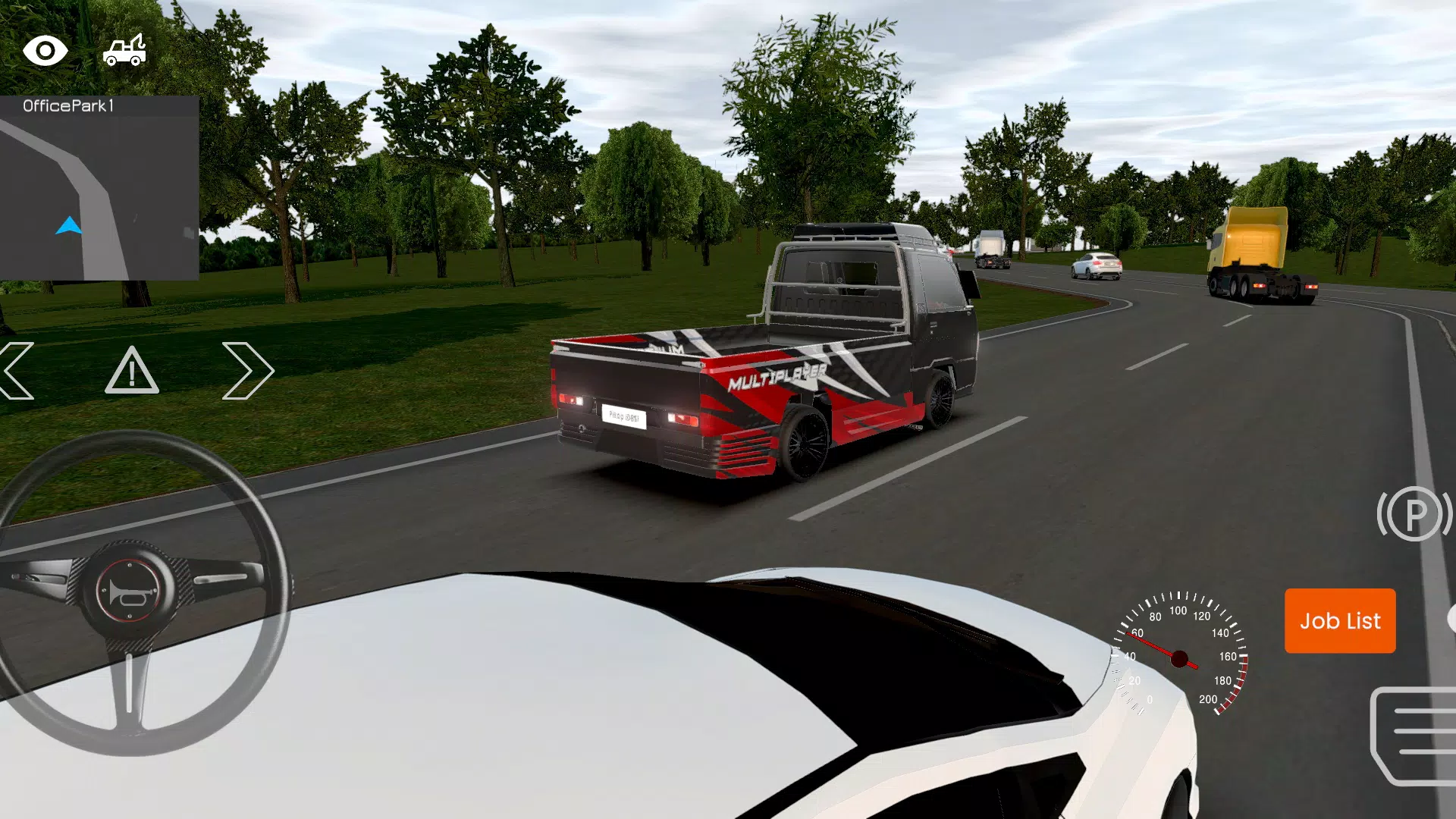
Task: Enable the right turn signal
Action: pyautogui.click(x=249, y=371)
